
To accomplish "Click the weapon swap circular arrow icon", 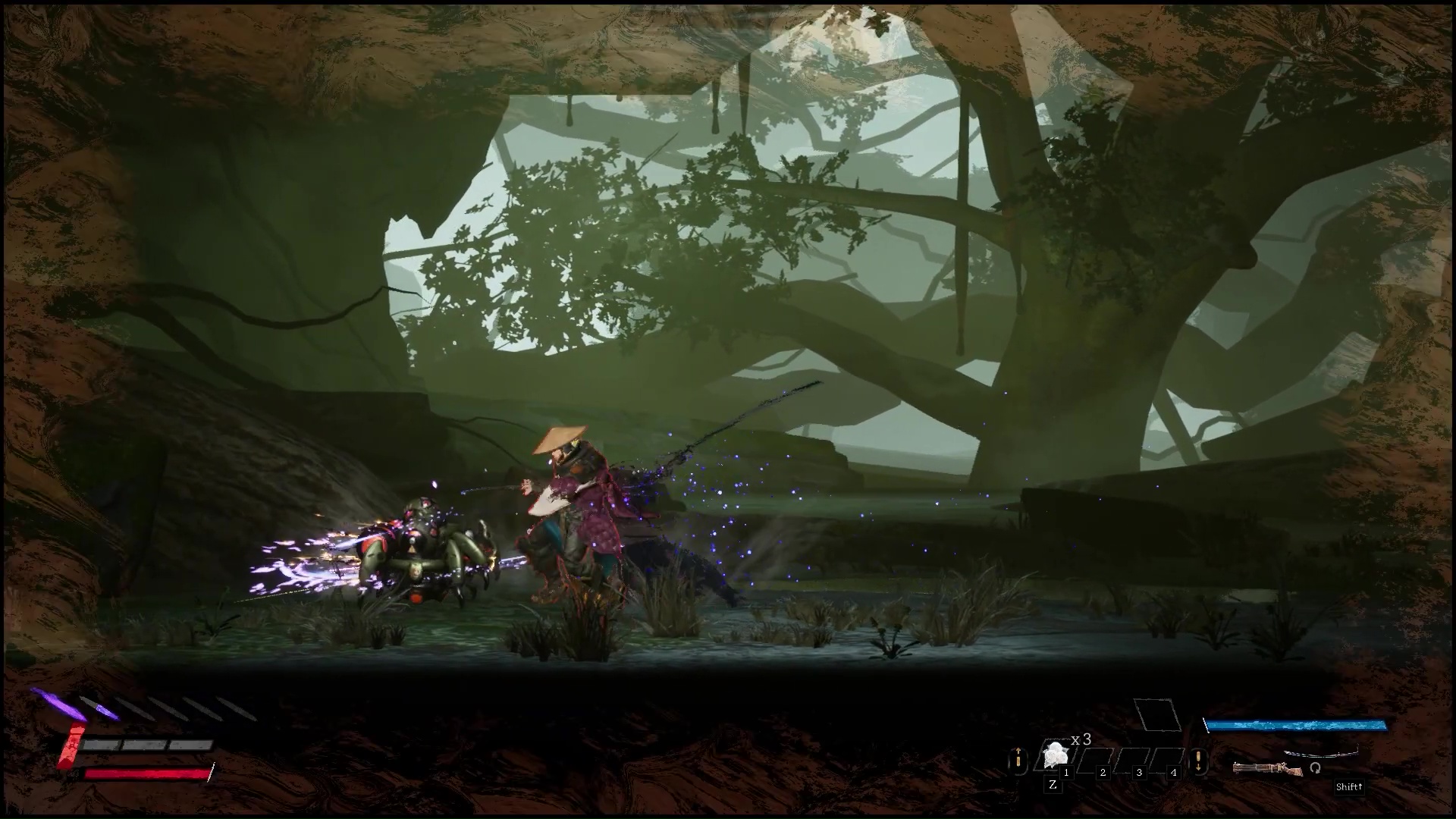I will [1315, 768].
